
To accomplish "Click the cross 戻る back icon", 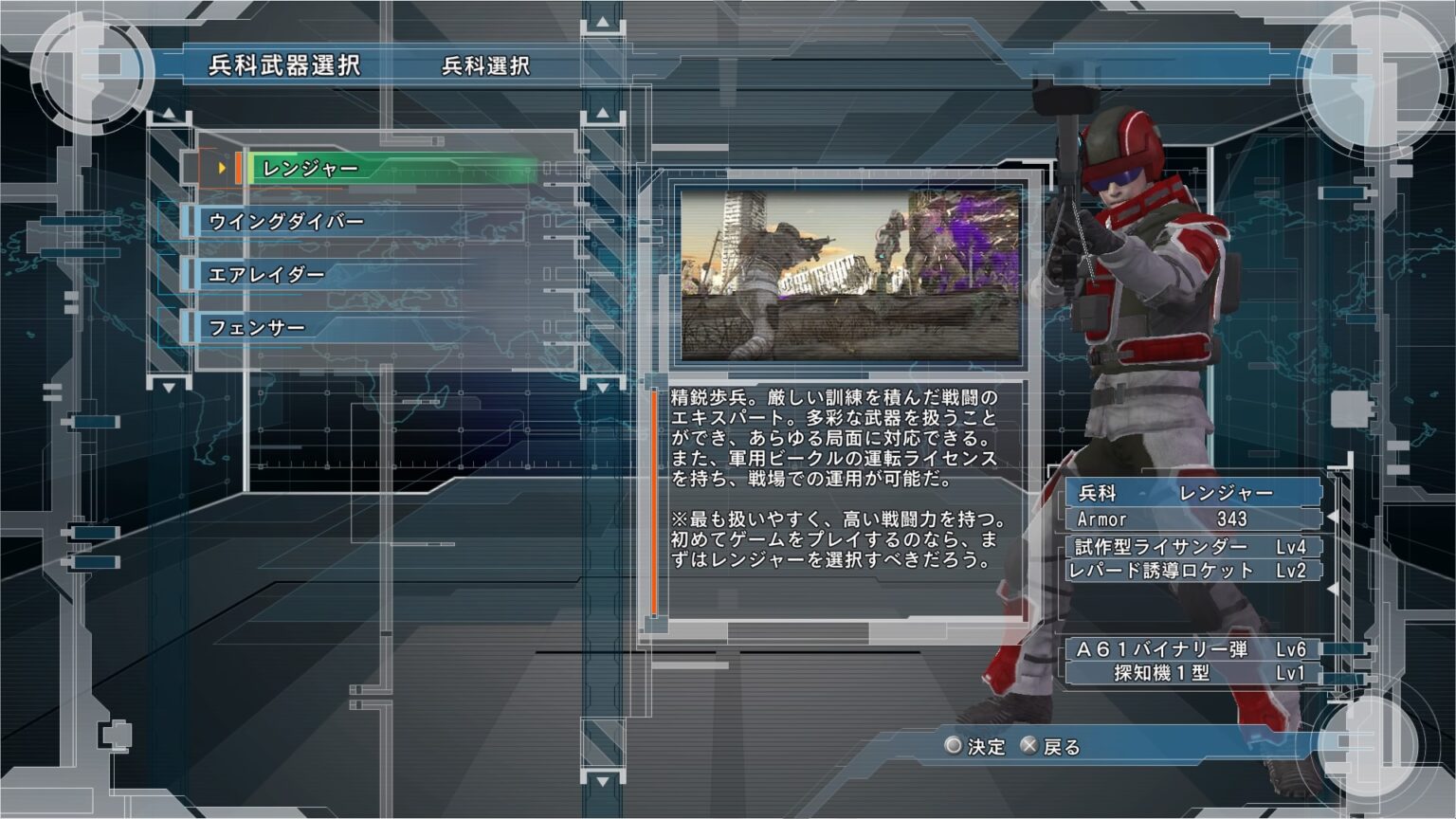I will 1030,748.
